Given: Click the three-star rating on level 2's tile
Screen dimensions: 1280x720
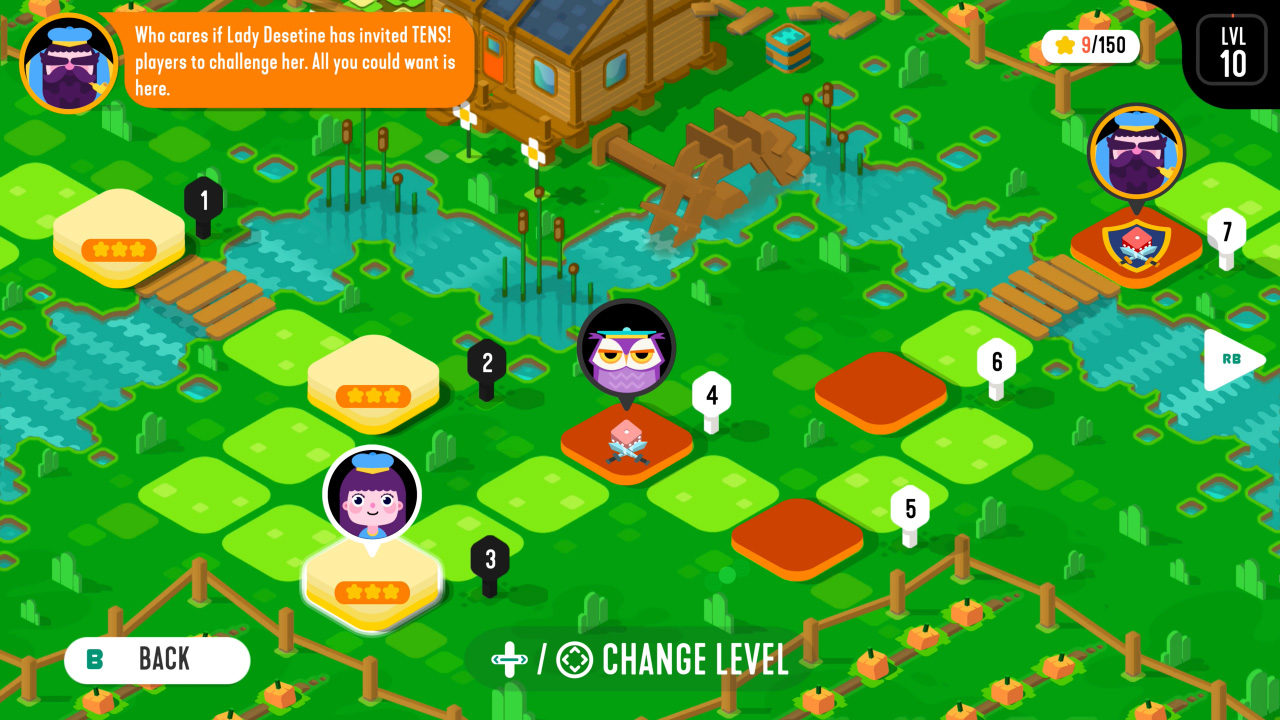Looking at the screenshot, I should (x=373, y=397).
